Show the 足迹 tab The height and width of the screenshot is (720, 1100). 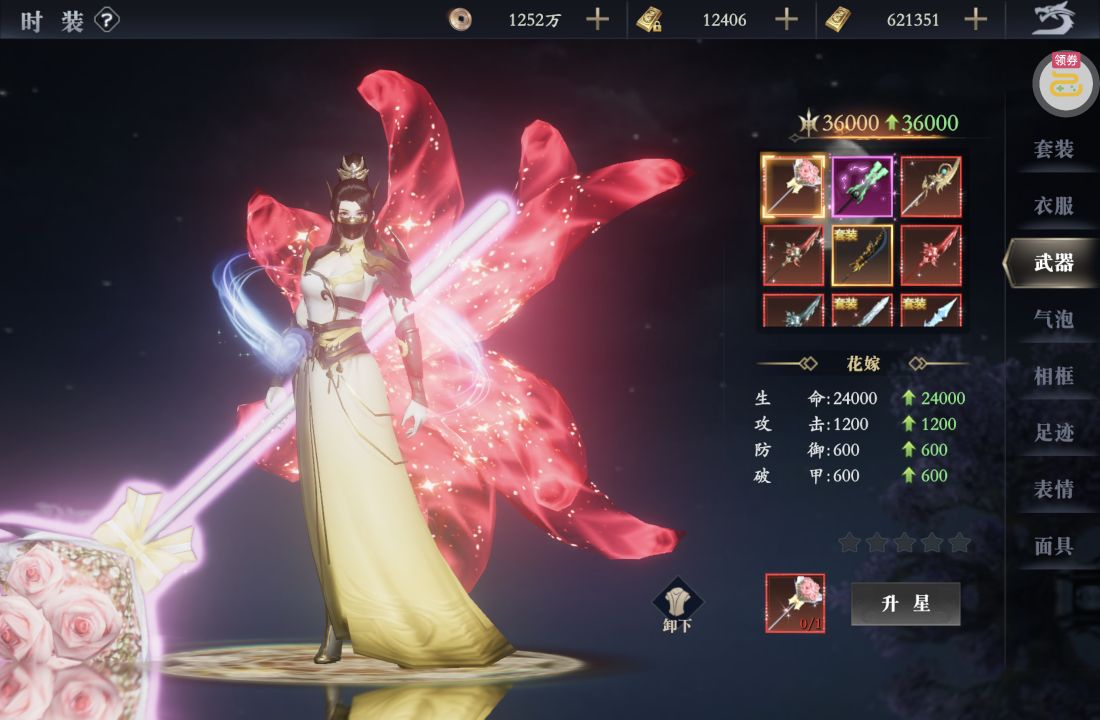click(x=1053, y=433)
